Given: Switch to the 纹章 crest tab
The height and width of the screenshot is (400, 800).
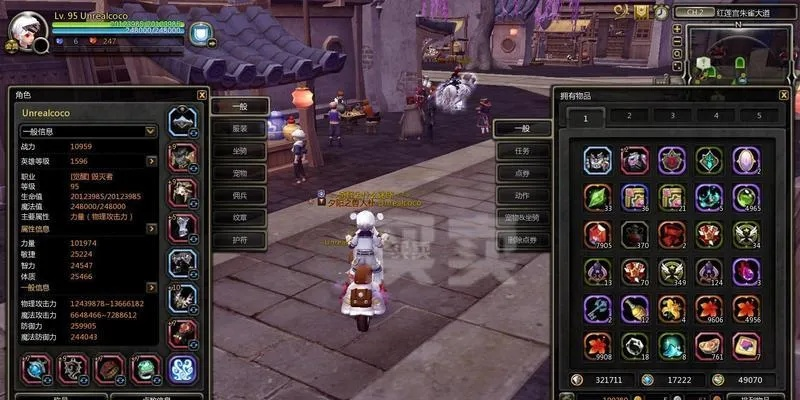Looking at the screenshot, I should (x=240, y=218).
